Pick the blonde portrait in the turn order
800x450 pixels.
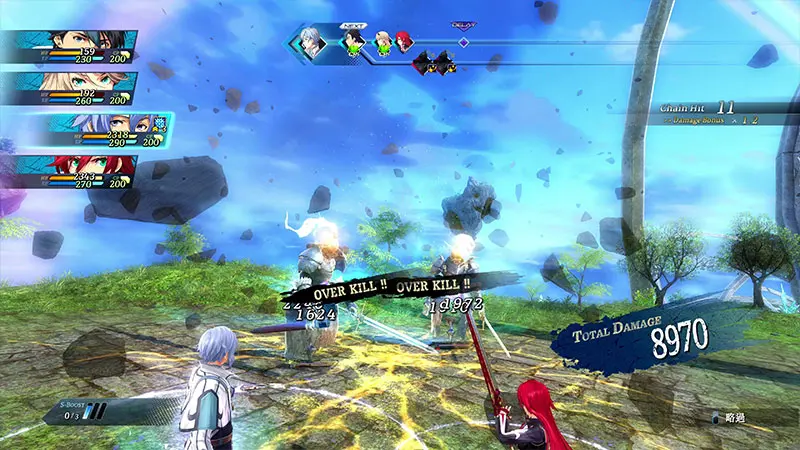point(382,43)
